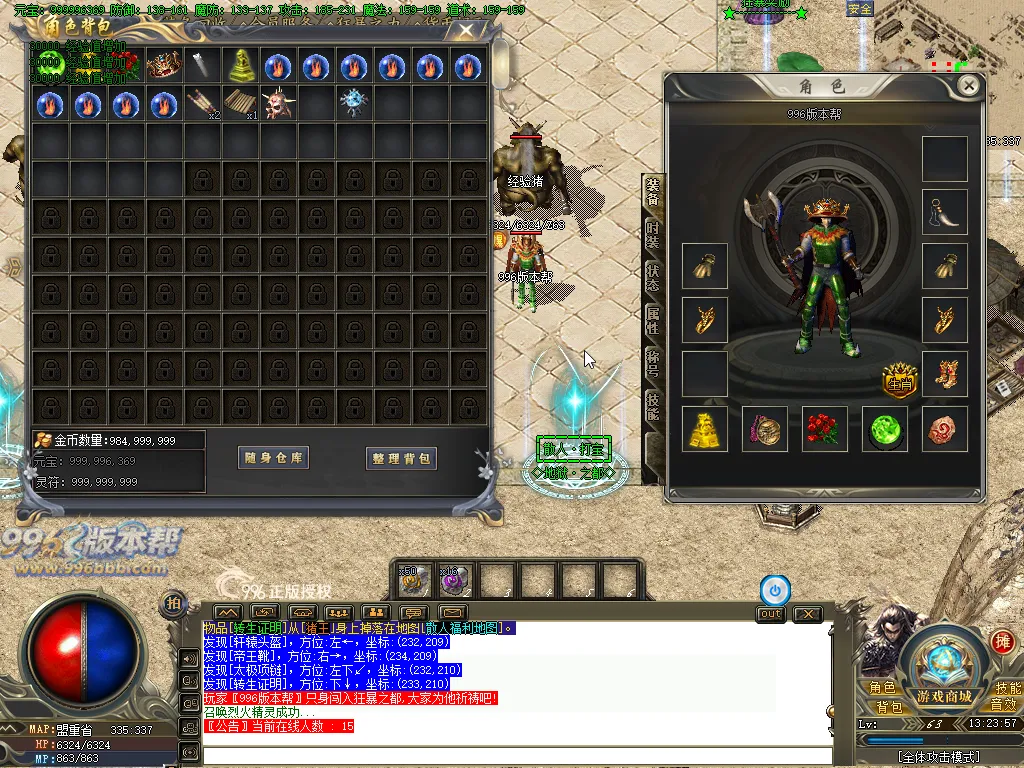Select the equipped green orb slot
Screen dimensions: 1024x768
pos(885,429)
